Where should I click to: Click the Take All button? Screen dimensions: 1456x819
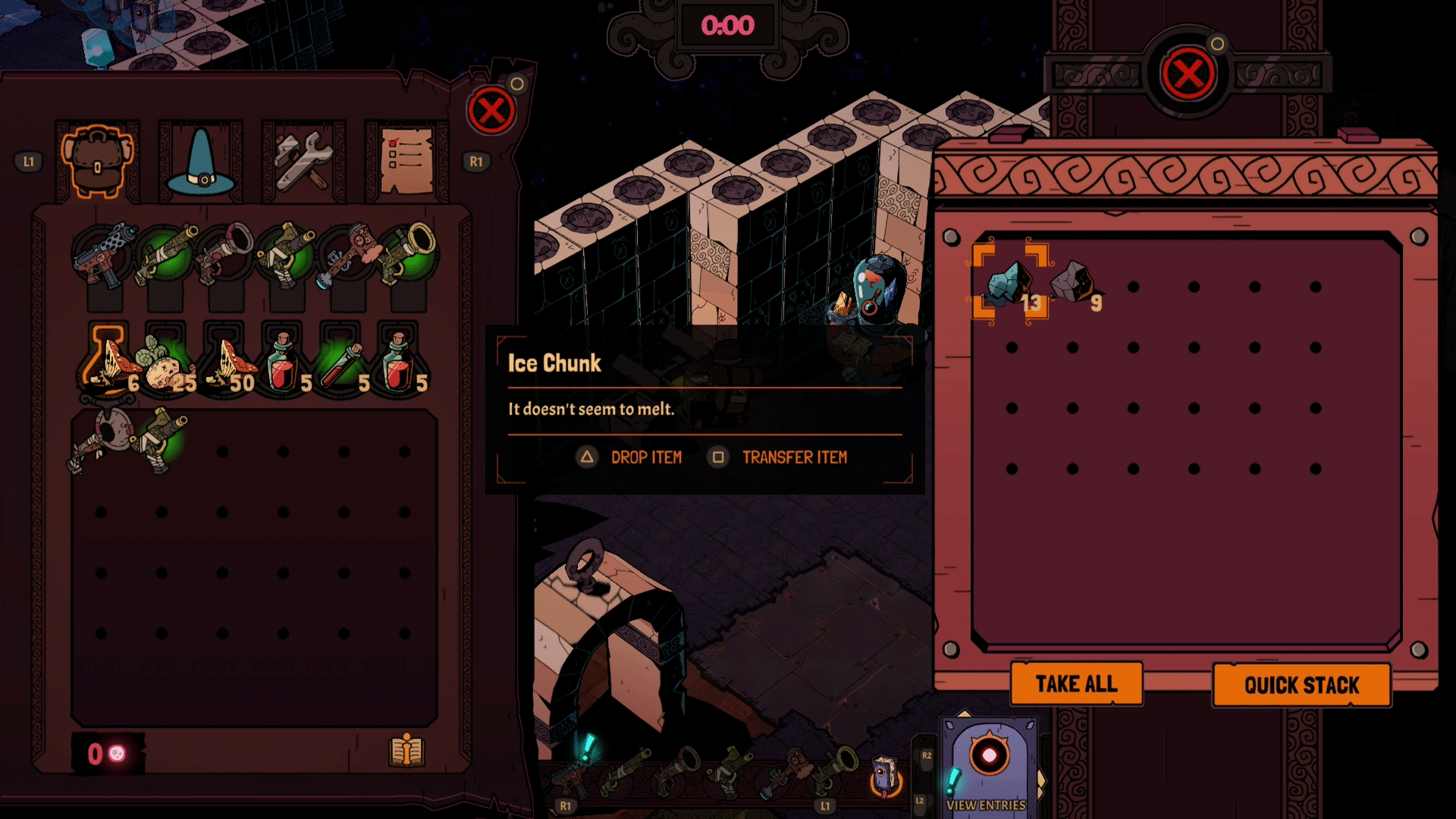(1076, 684)
